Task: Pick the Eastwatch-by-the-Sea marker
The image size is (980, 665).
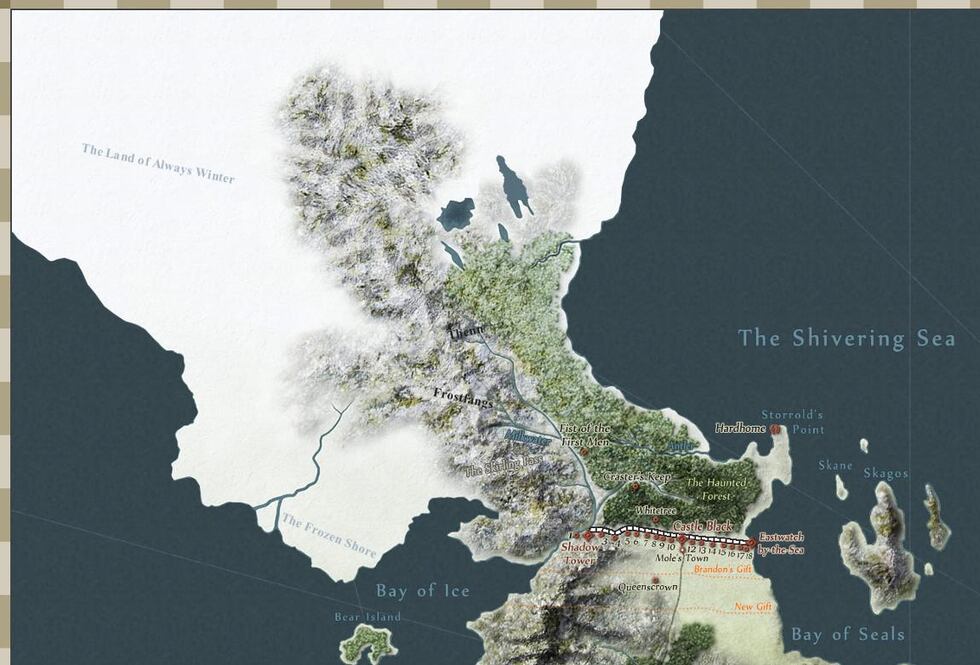Action: click(x=751, y=543)
